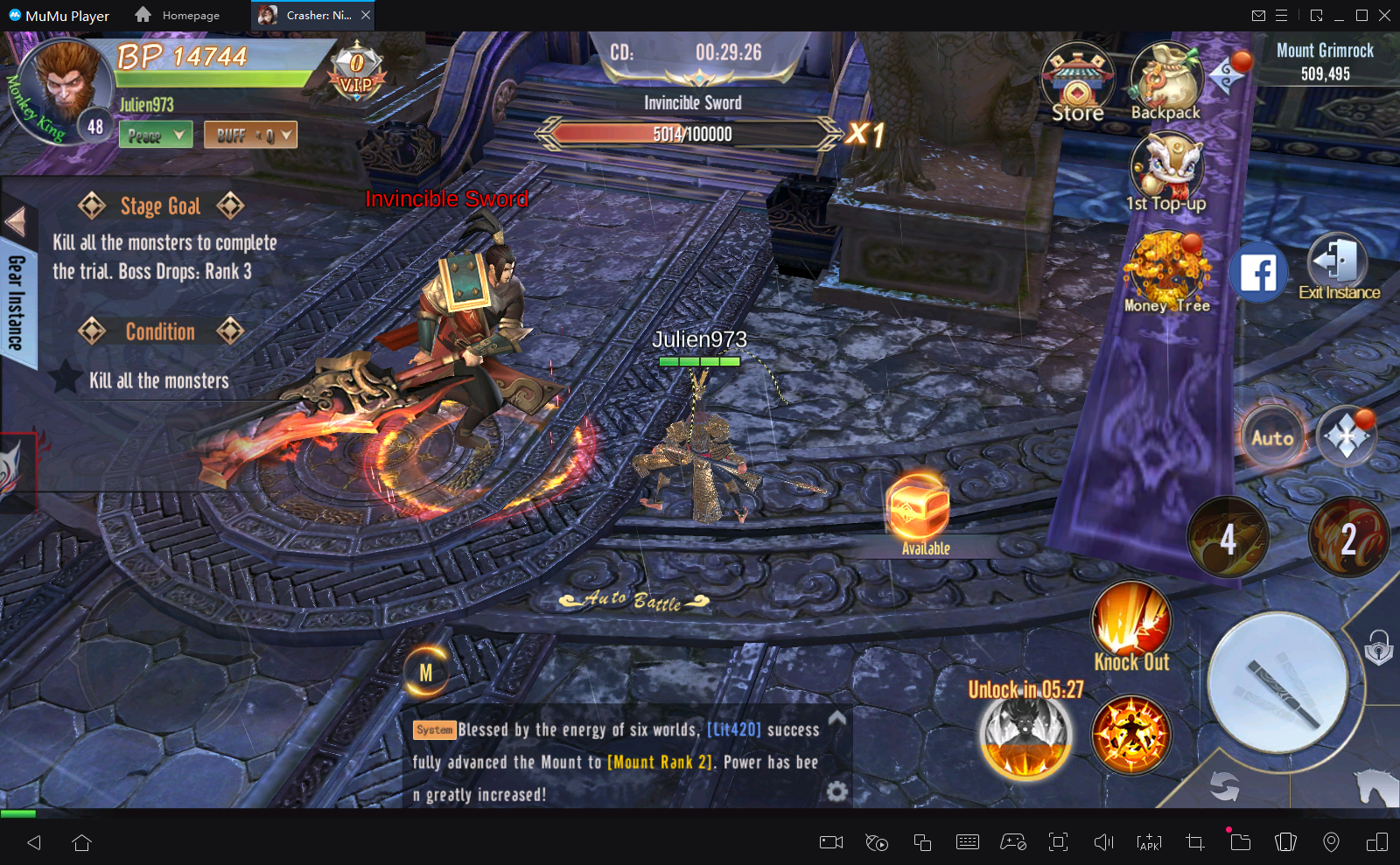1400x865 pixels.
Task: Switch to the MuMu Homepage tab
Action: coord(178,15)
